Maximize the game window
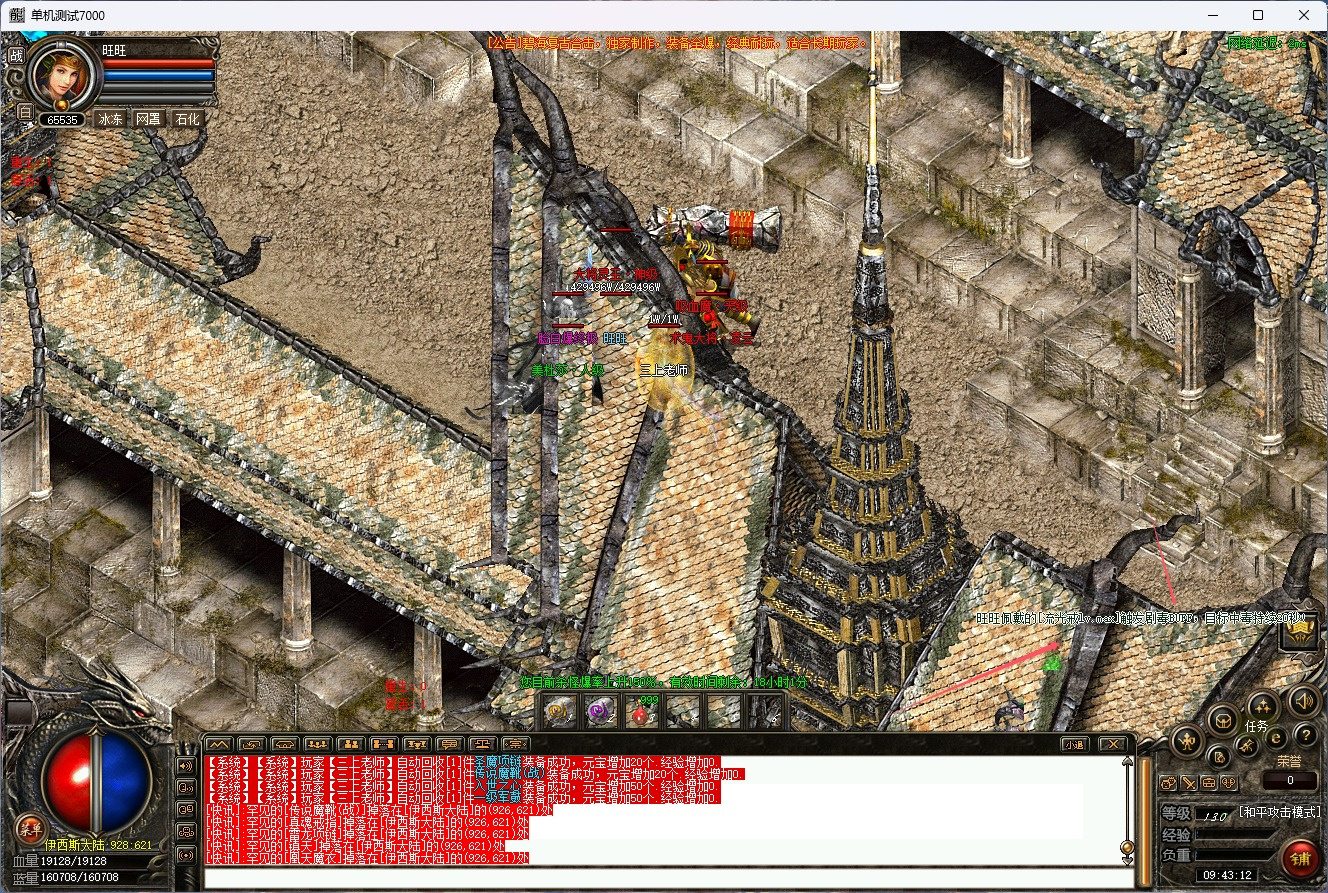 tap(1258, 15)
